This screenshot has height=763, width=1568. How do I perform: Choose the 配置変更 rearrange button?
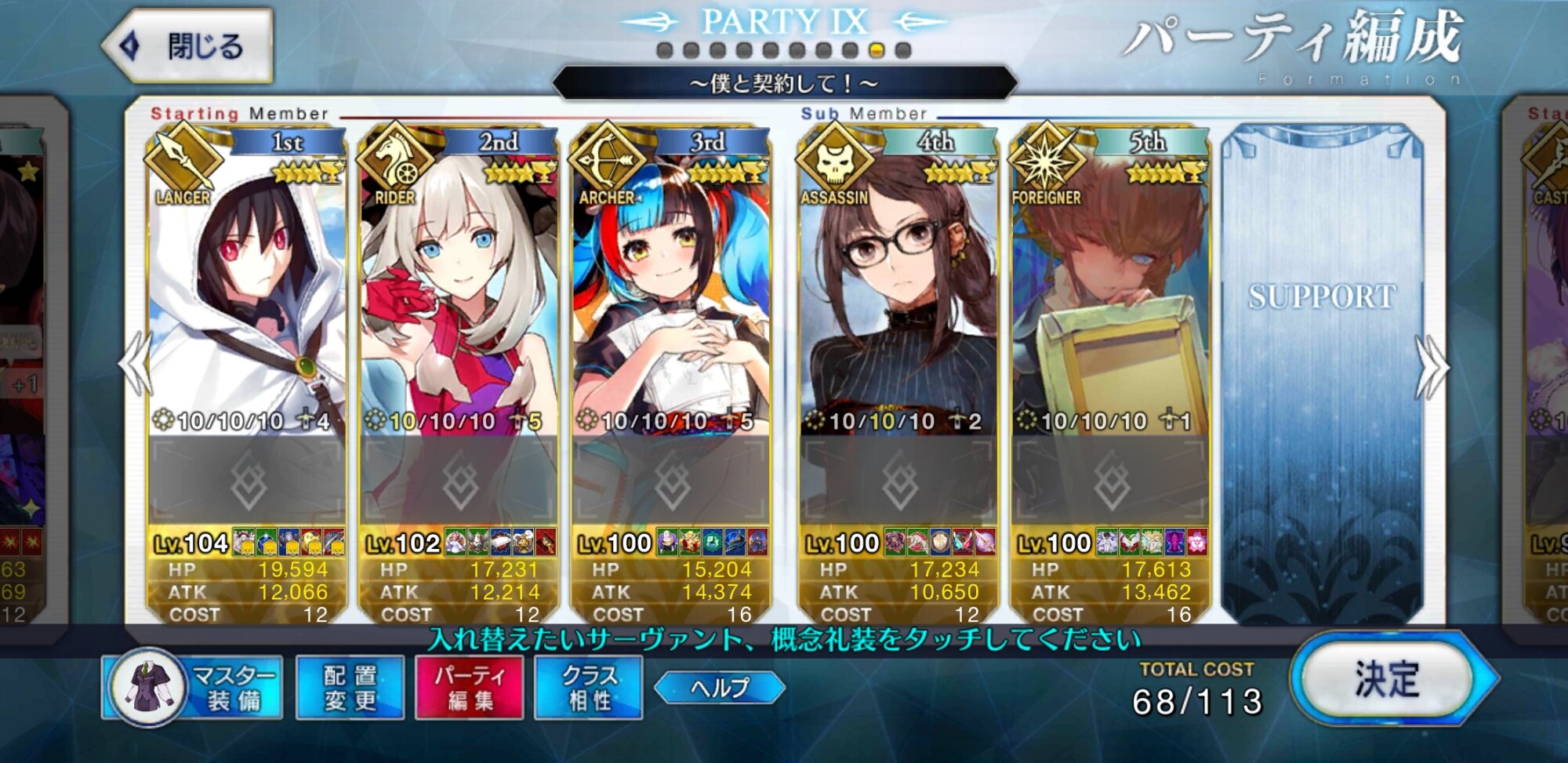tap(350, 688)
